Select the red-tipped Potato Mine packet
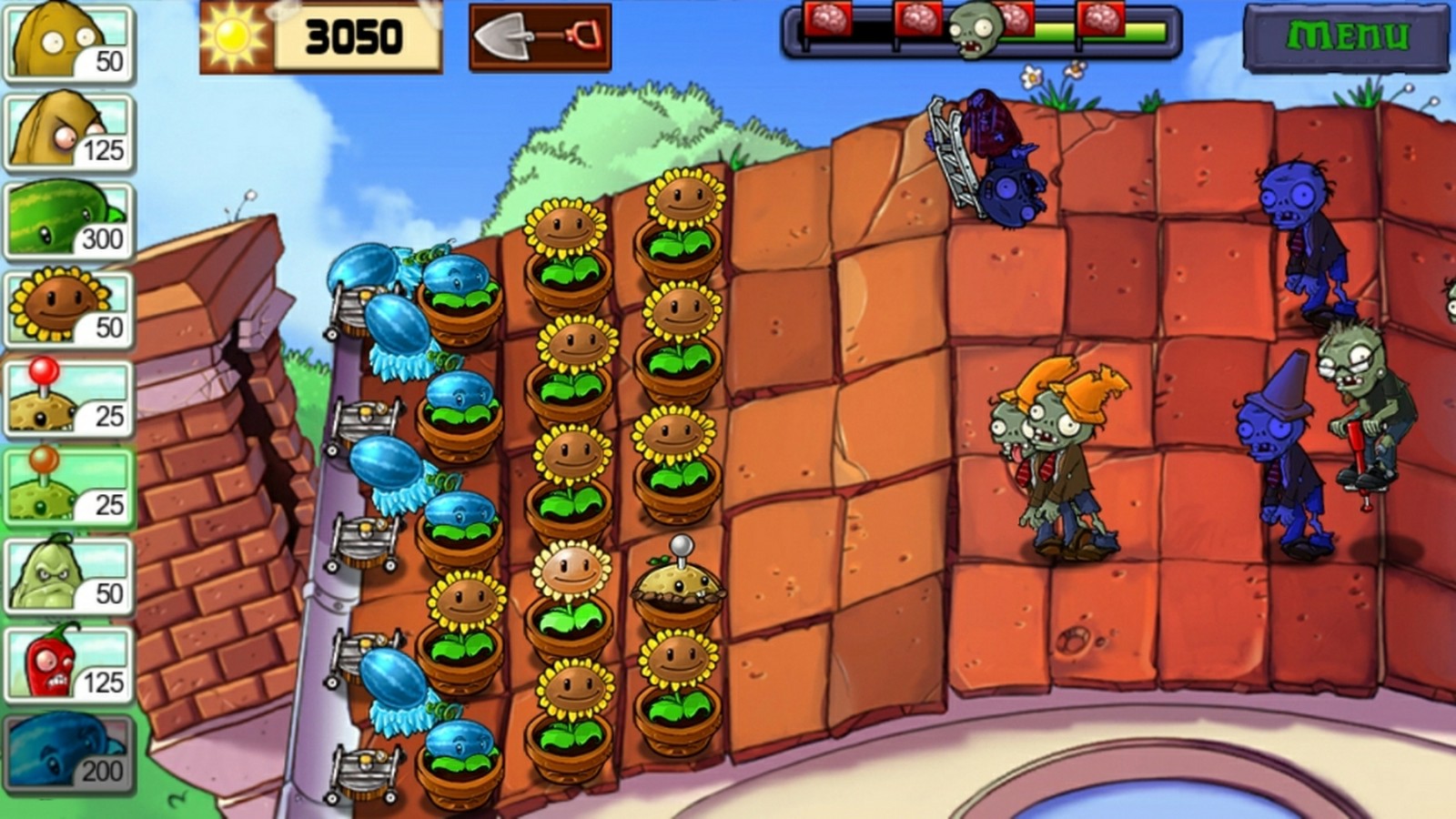 click(69, 398)
